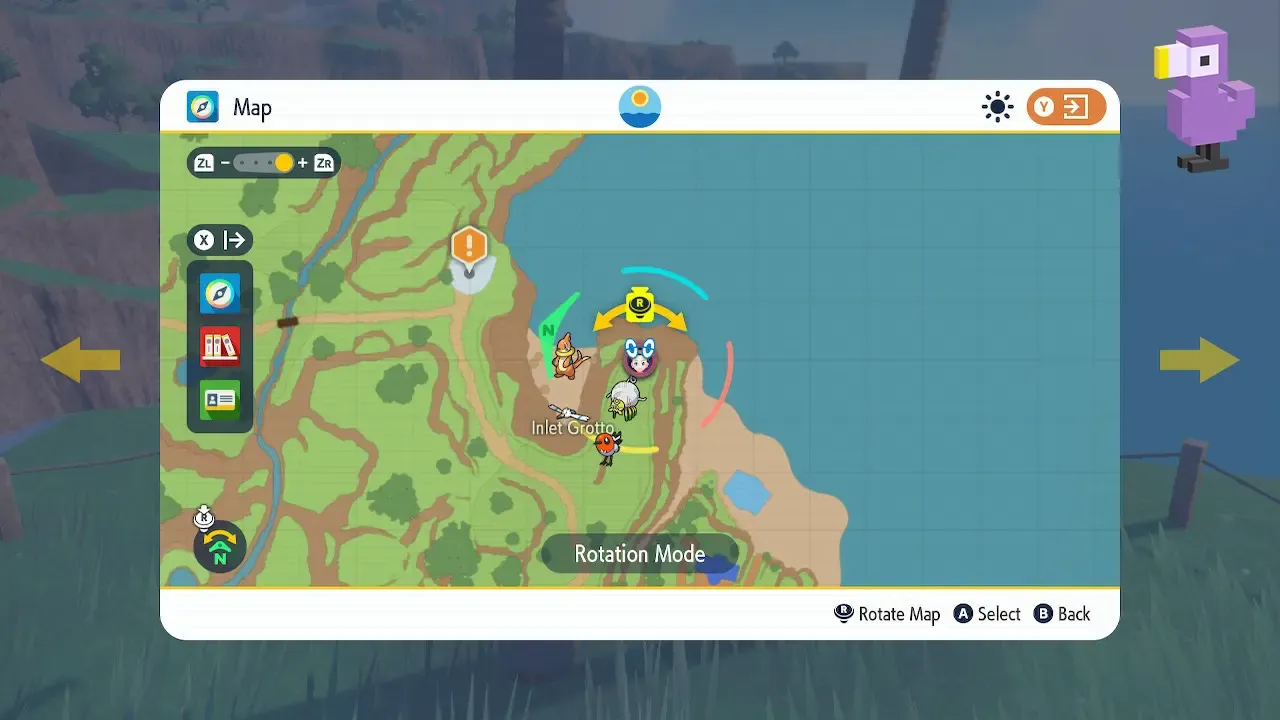Open the compass map app icon
This screenshot has height=720, width=1280.
tap(220, 293)
